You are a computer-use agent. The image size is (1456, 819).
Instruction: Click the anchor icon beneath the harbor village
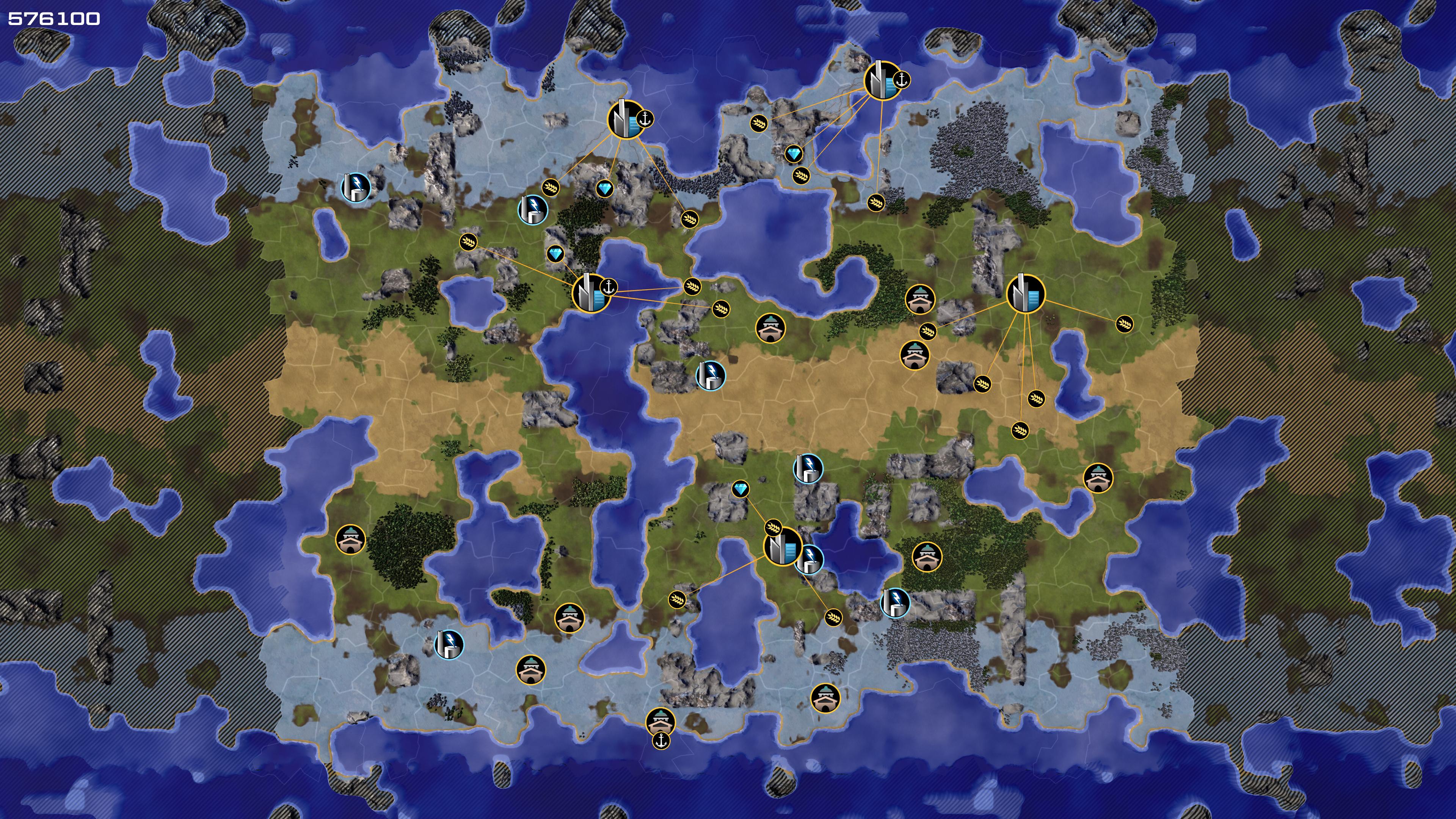click(661, 741)
